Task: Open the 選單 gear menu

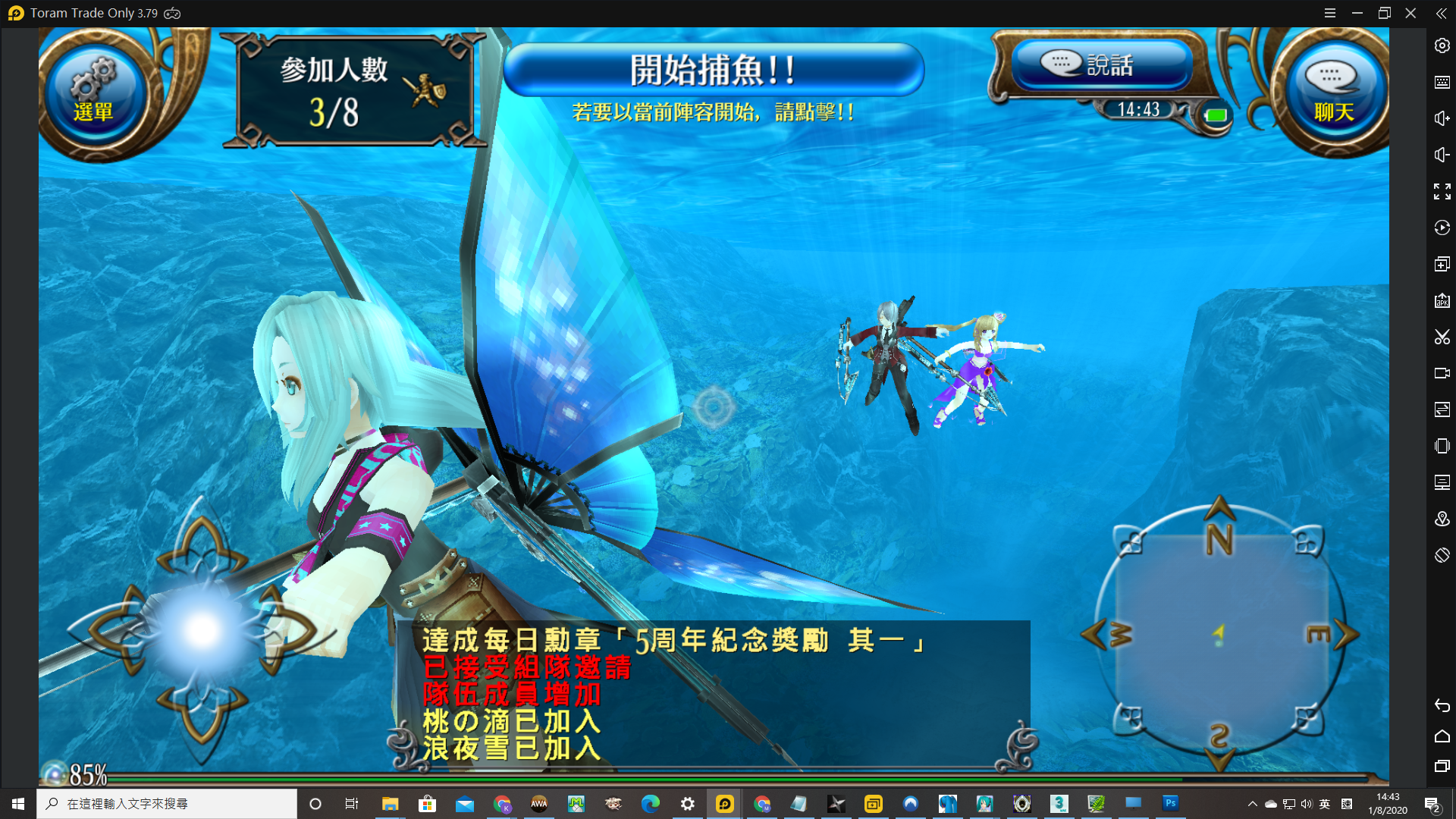Action: [x=94, y=91]
